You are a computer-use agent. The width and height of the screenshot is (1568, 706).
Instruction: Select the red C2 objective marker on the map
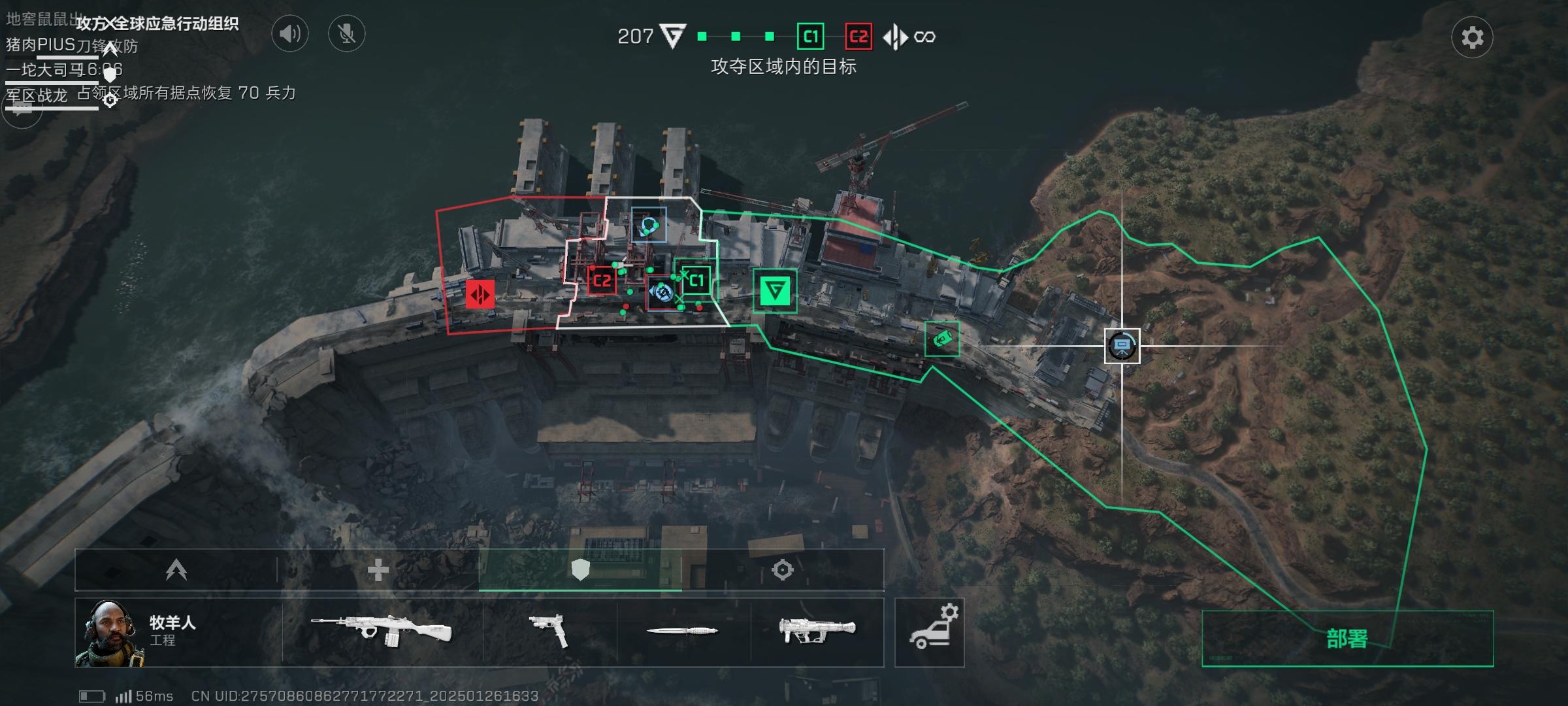point(602,281)
